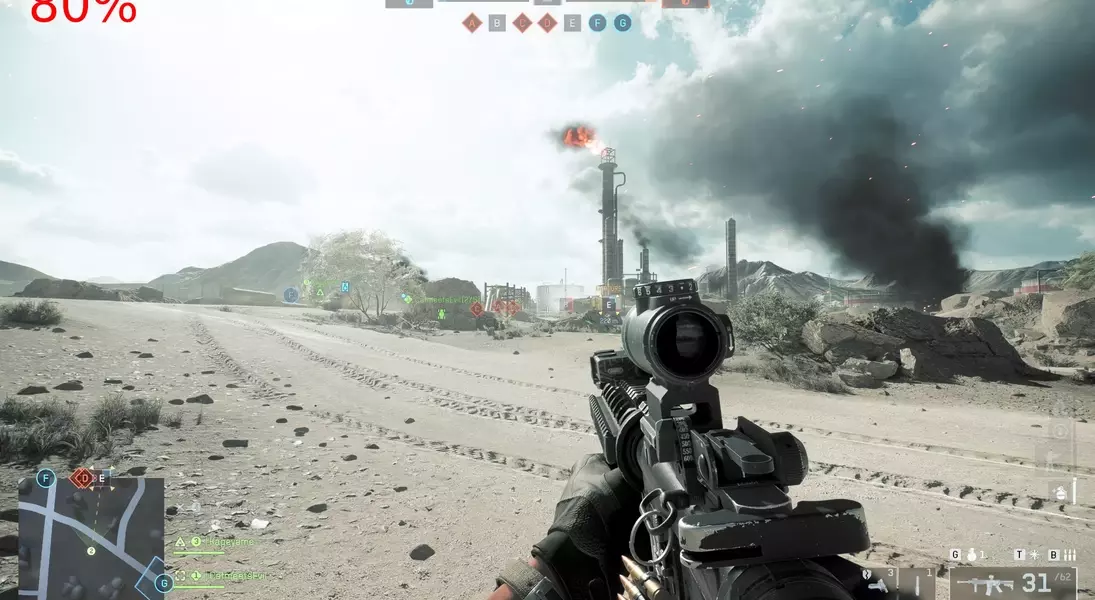Select objective F circle in top bar

point(597,23)
